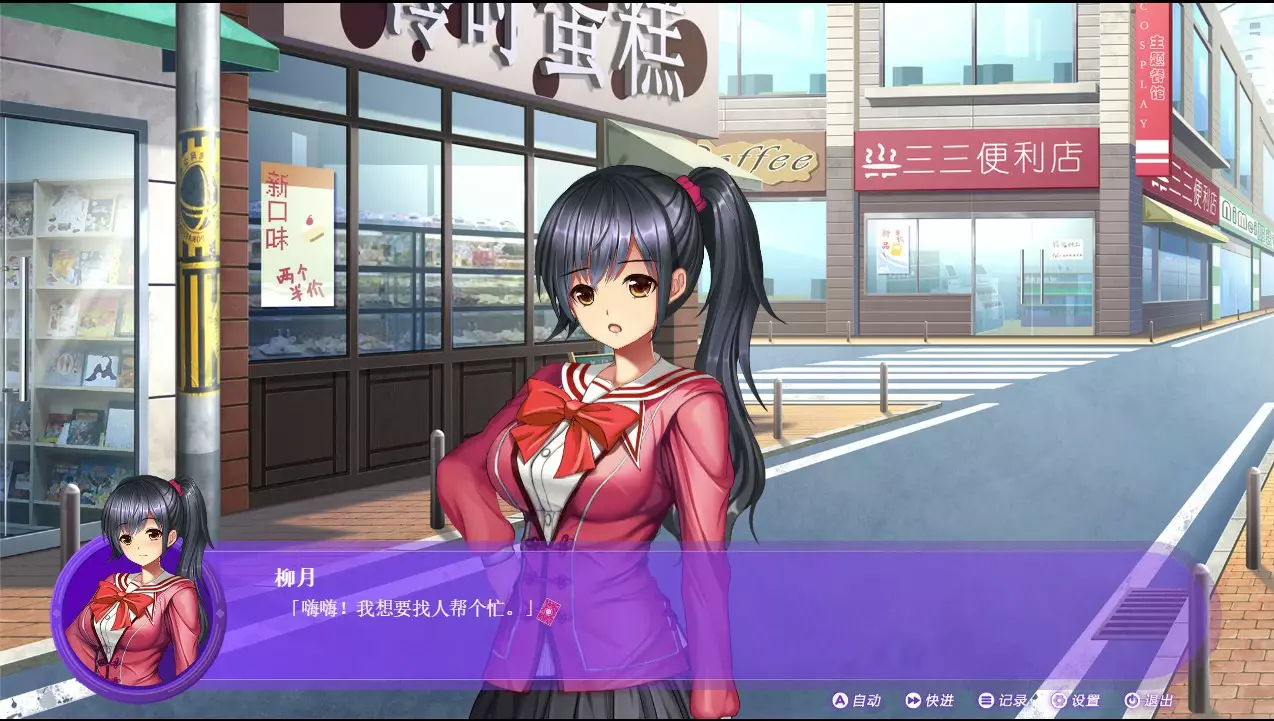
Task: Activate fast-forward via the 快进 button
Action: pos(929,701)
